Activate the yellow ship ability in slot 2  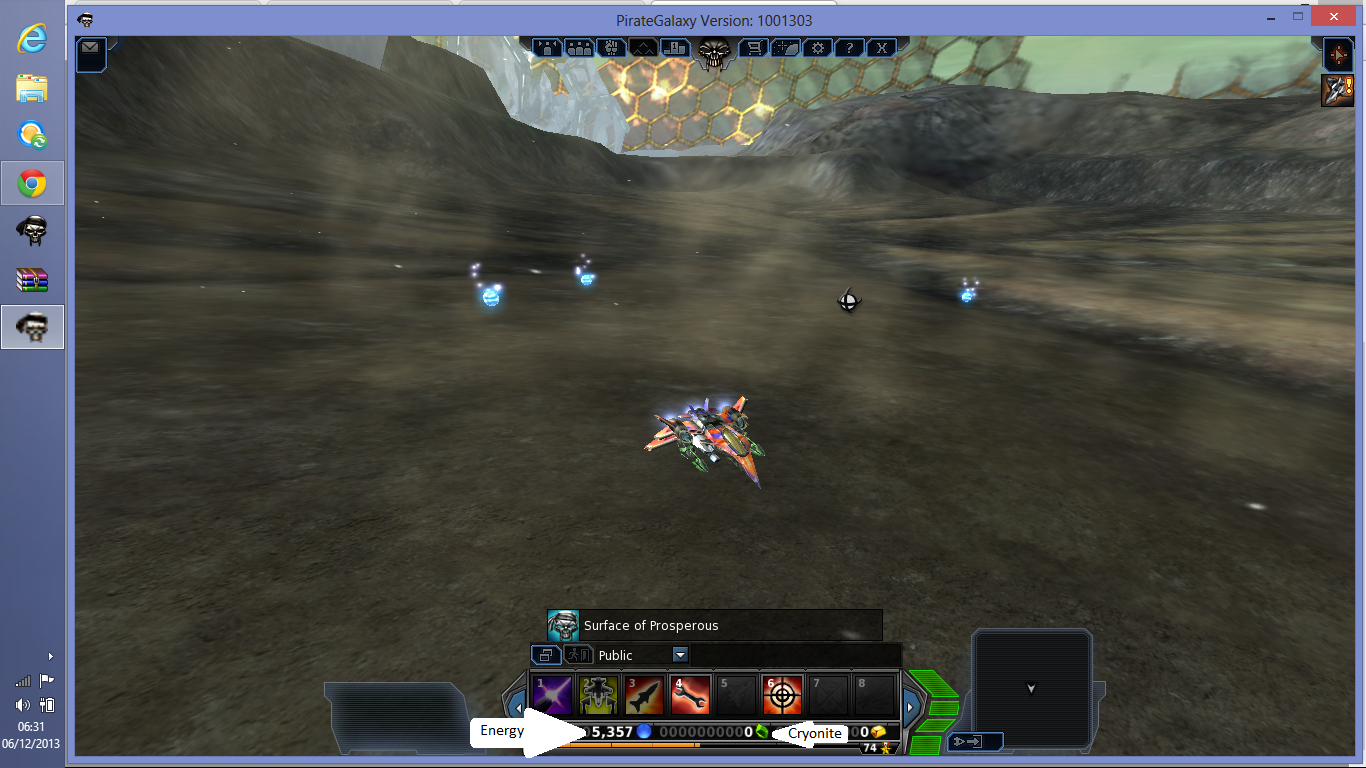click(x=598, y=694)
